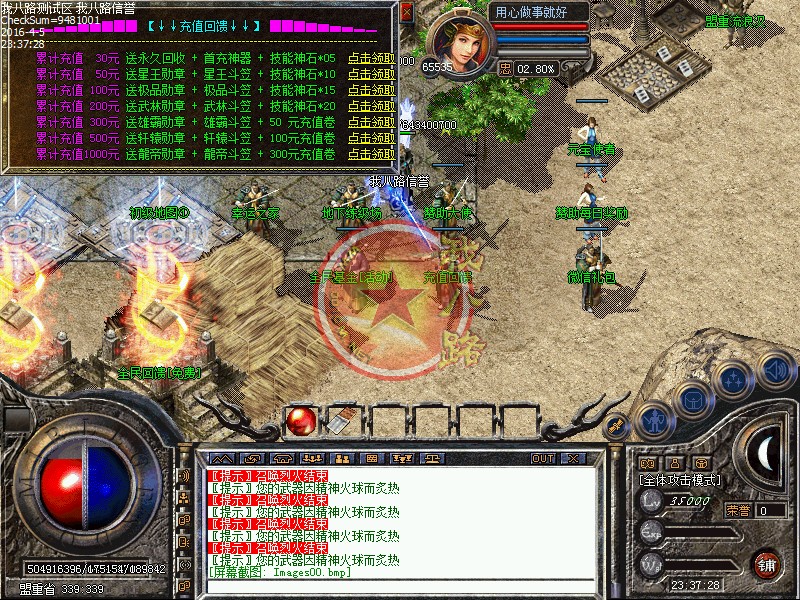Close the recharge reward panel

[406, 12]
